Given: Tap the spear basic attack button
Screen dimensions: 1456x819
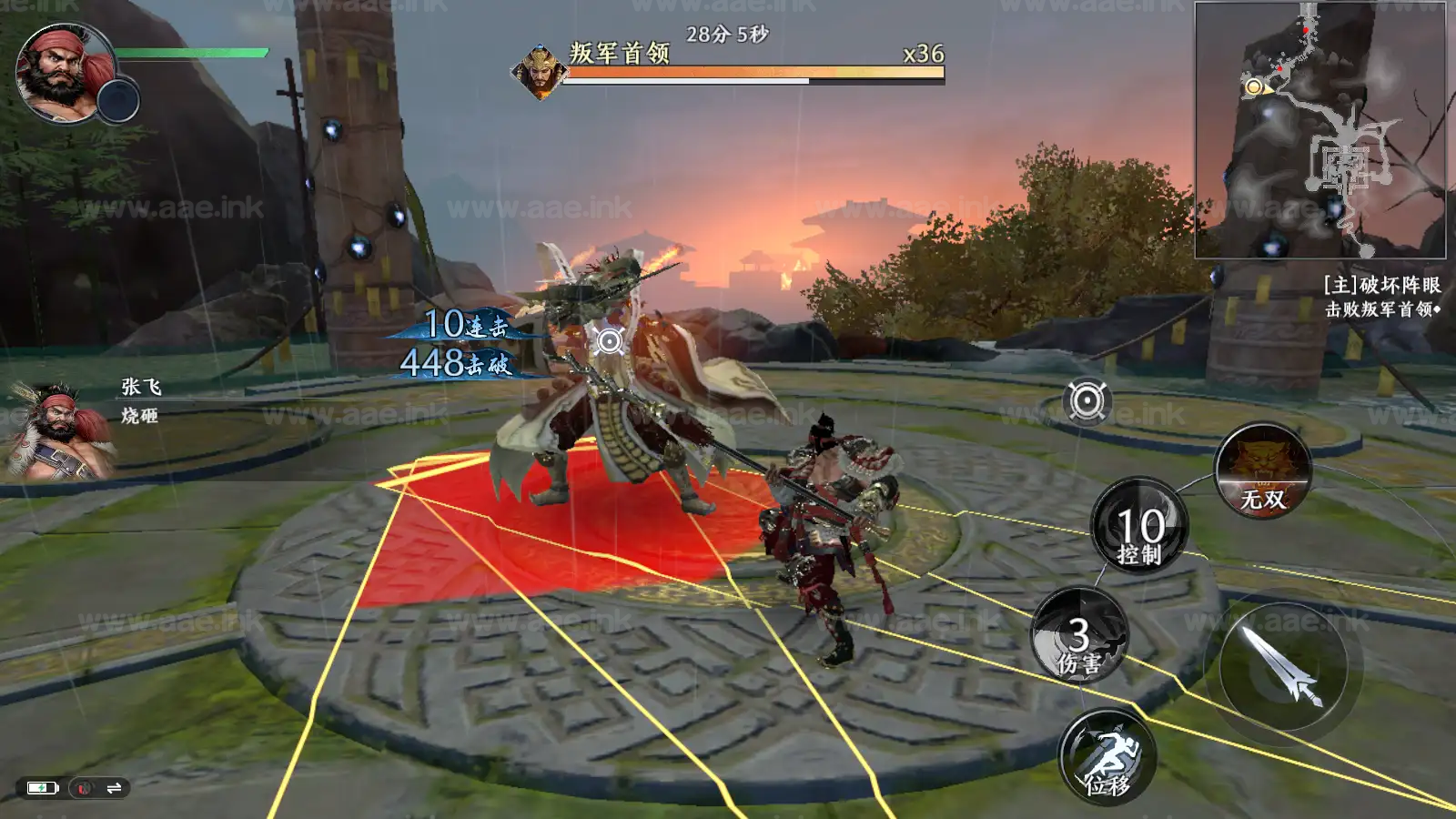Looking at the screenshot, I should tap(1283, 667).
